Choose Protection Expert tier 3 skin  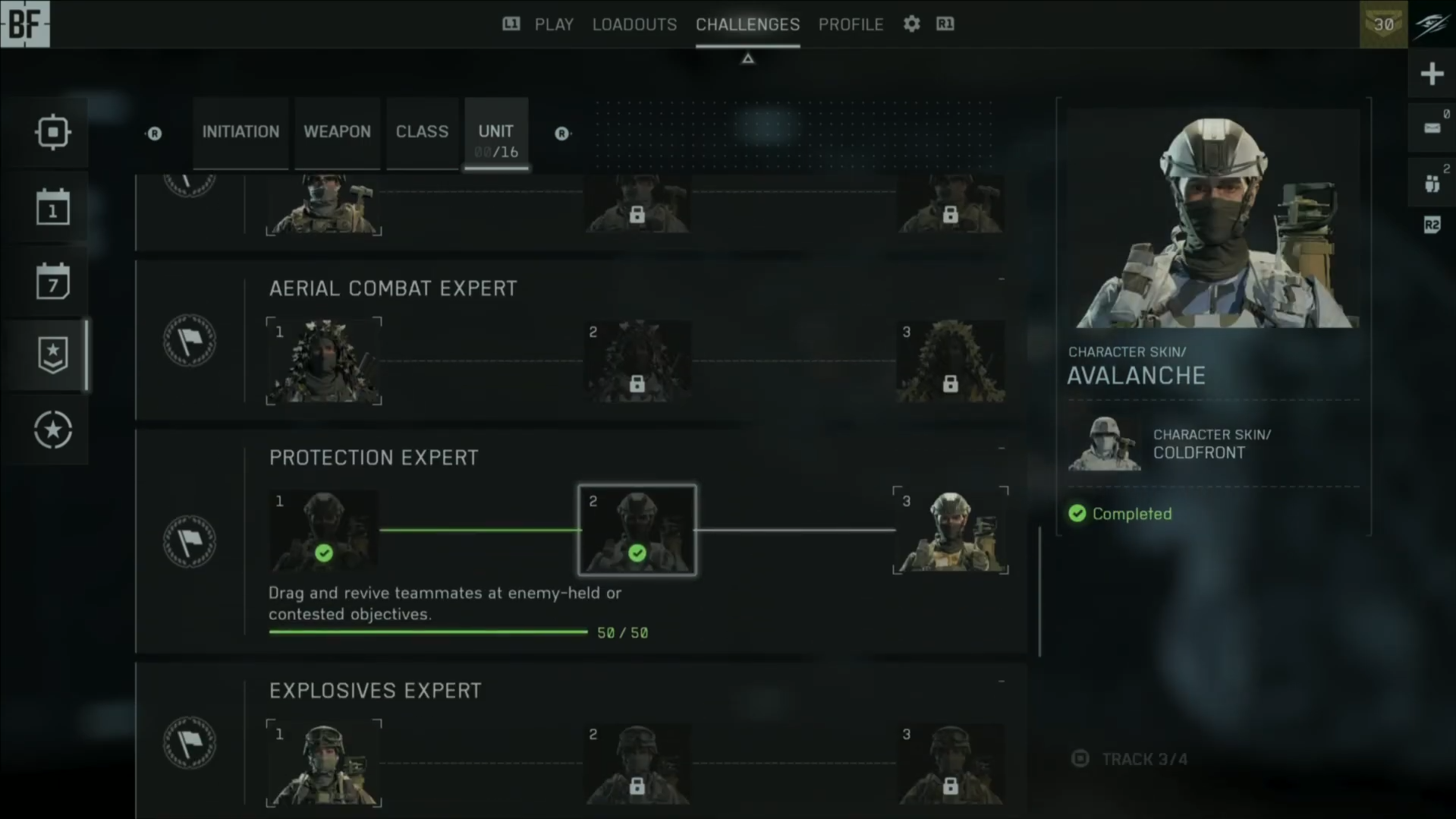(x=951, y=530)
